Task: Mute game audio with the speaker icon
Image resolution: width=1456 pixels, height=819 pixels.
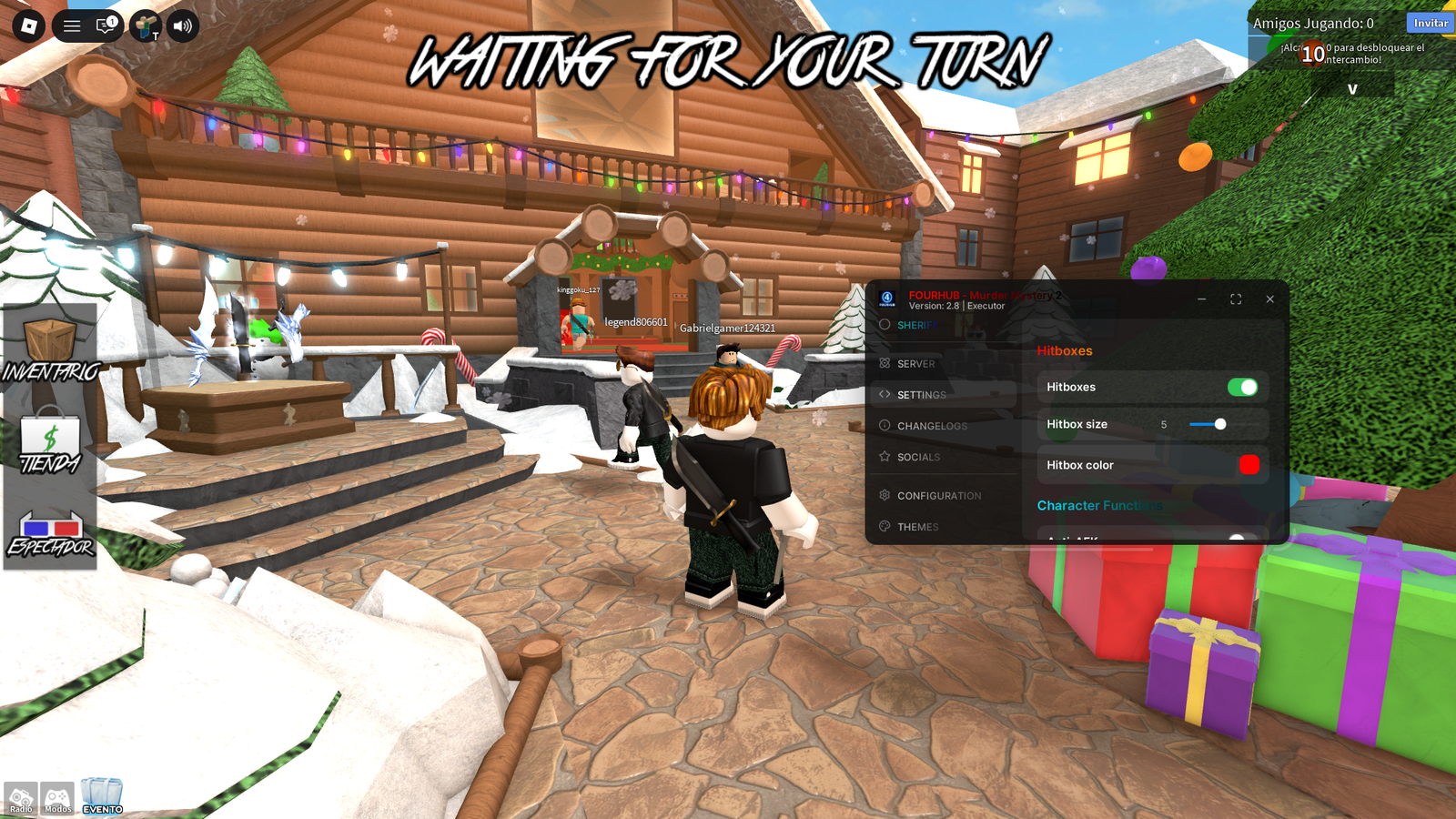Action: click(181, 25)
